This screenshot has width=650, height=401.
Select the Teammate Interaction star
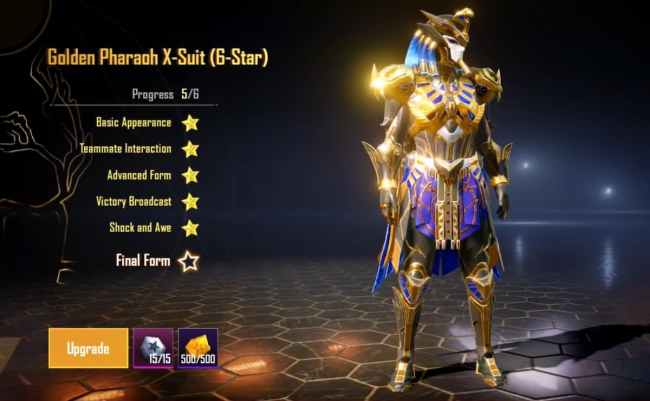[x=189, y=149]
